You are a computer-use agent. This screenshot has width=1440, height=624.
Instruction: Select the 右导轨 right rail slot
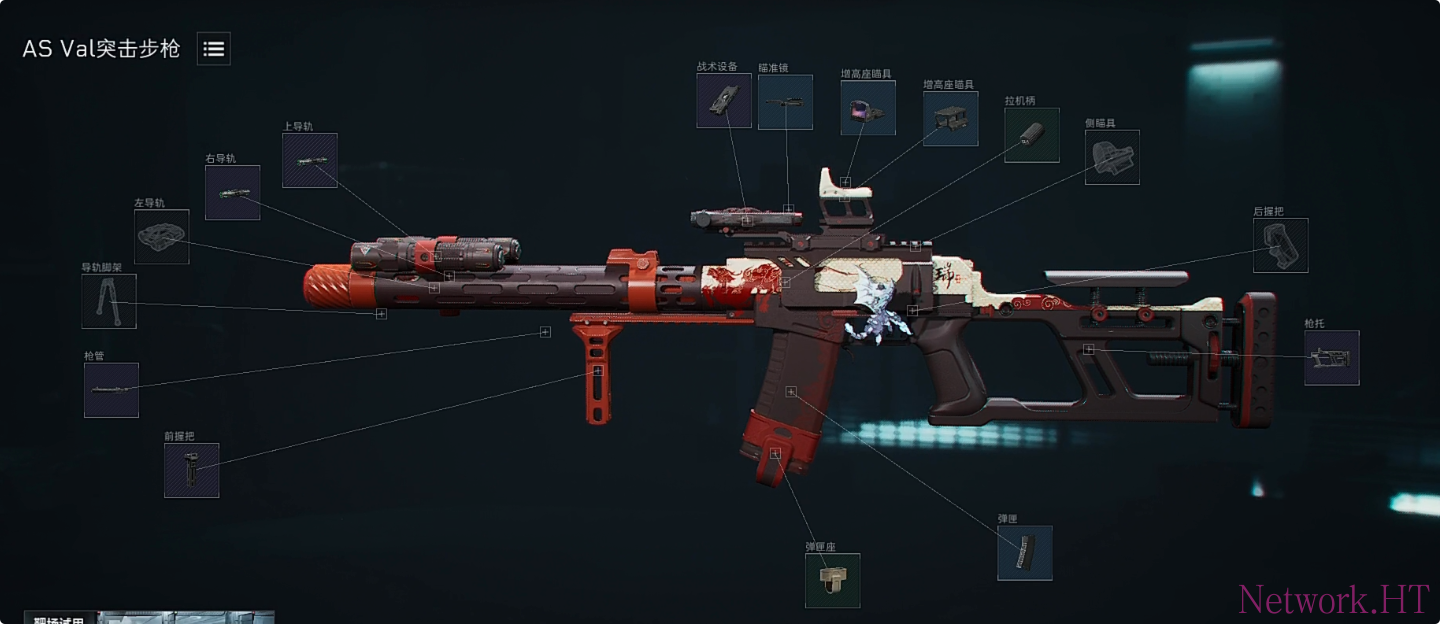(x=232, y=193)
